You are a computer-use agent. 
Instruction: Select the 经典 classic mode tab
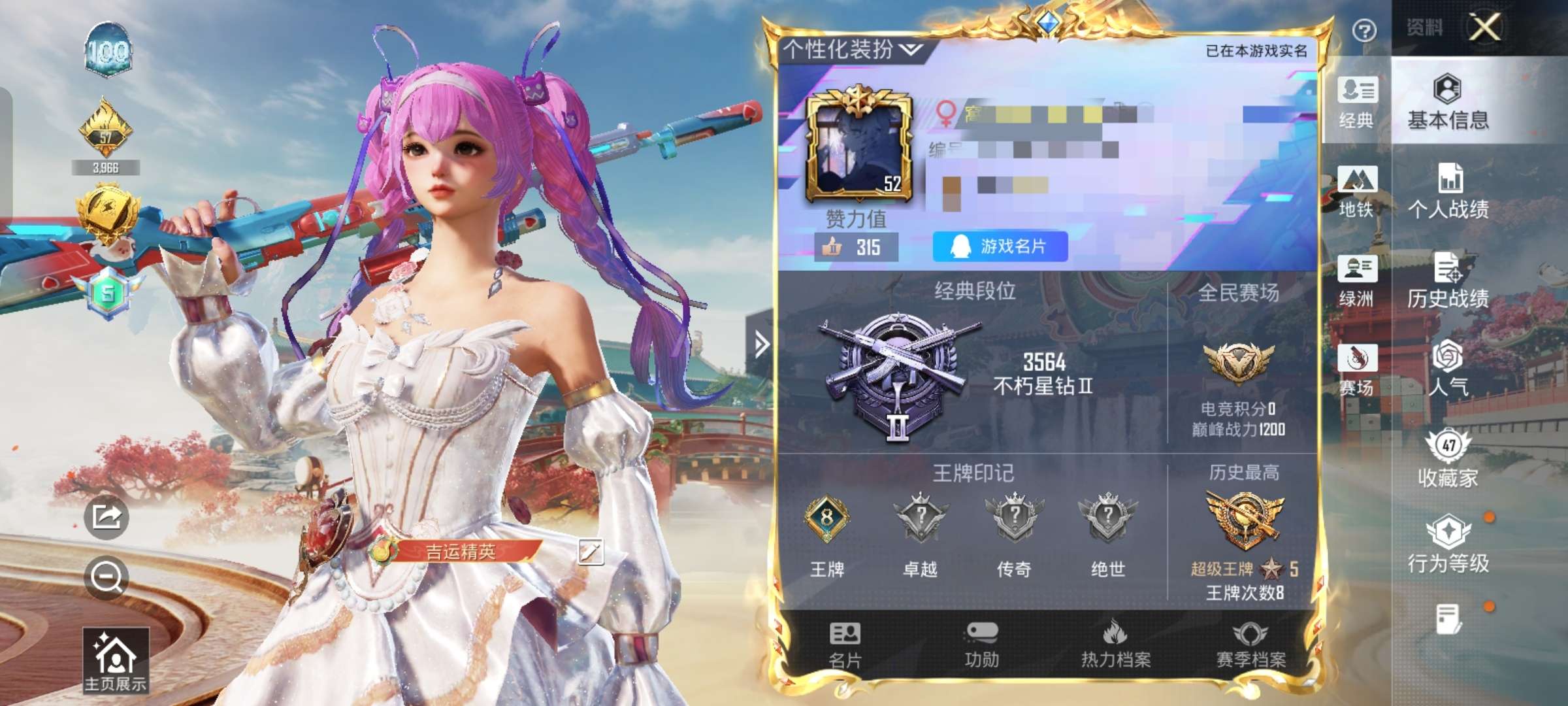pyautogui.click(x=1357, y=103)
